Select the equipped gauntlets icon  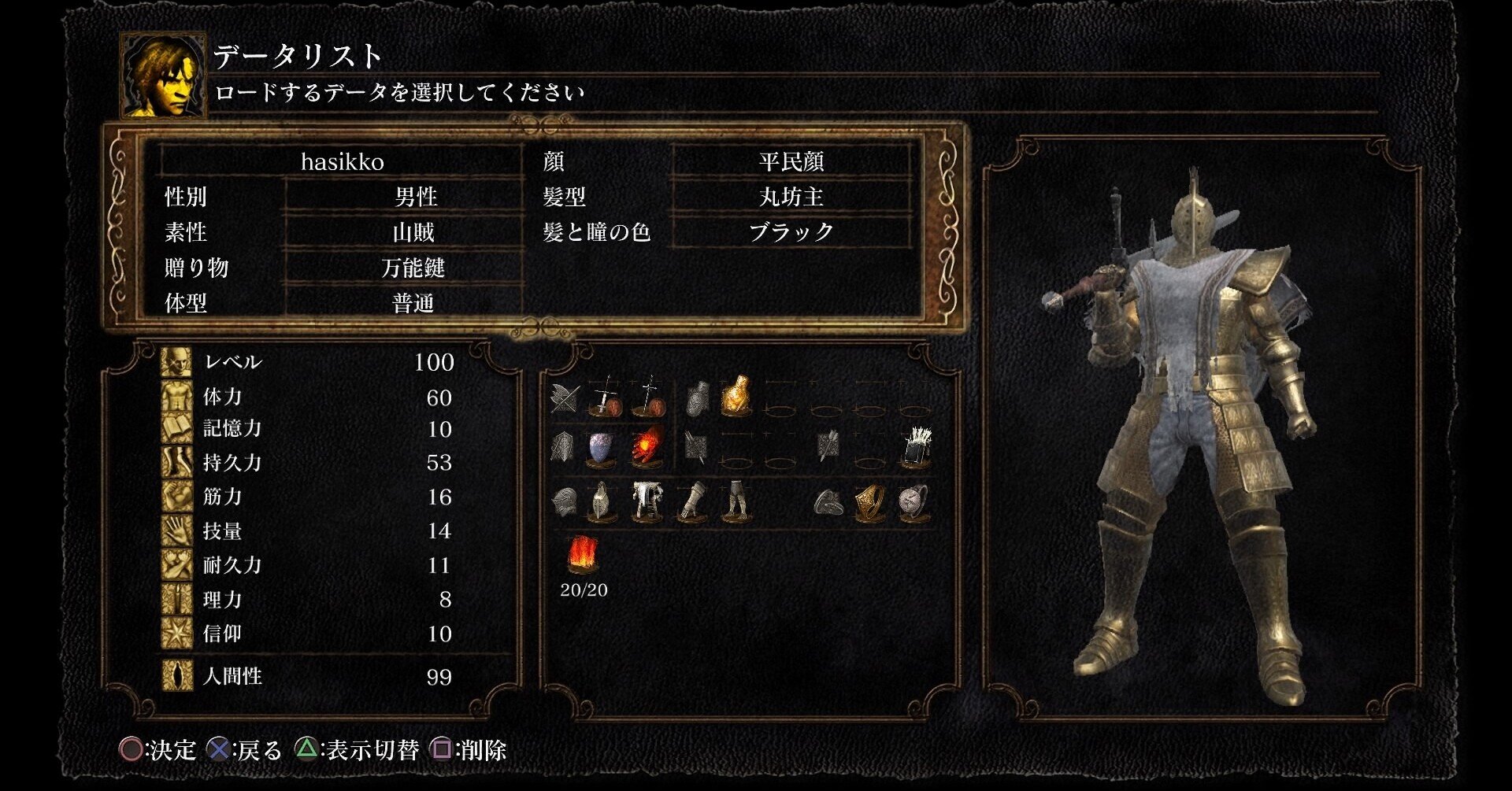692,501
